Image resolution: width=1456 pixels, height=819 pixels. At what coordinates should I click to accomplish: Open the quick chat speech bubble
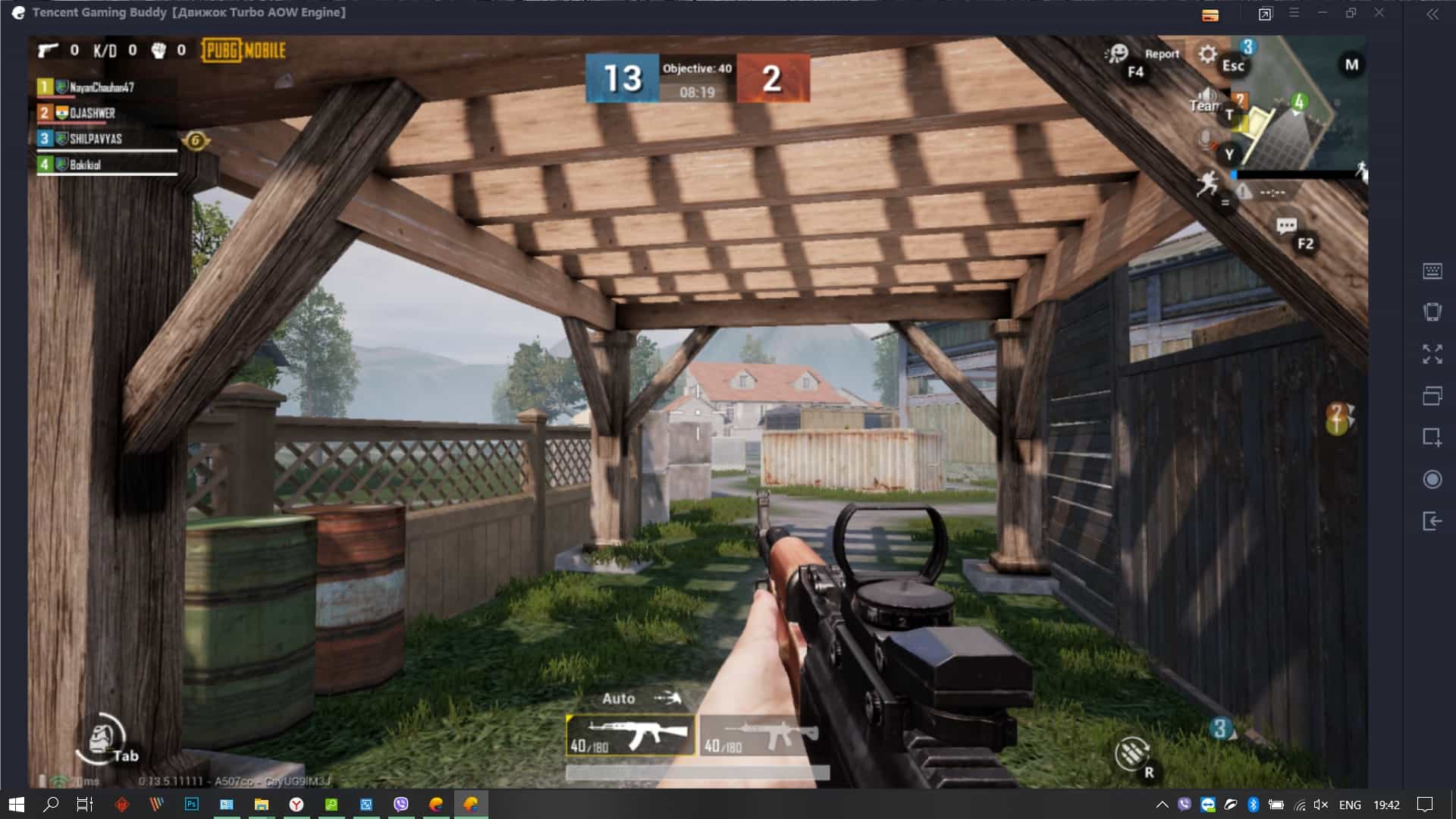click(1286, 226)
